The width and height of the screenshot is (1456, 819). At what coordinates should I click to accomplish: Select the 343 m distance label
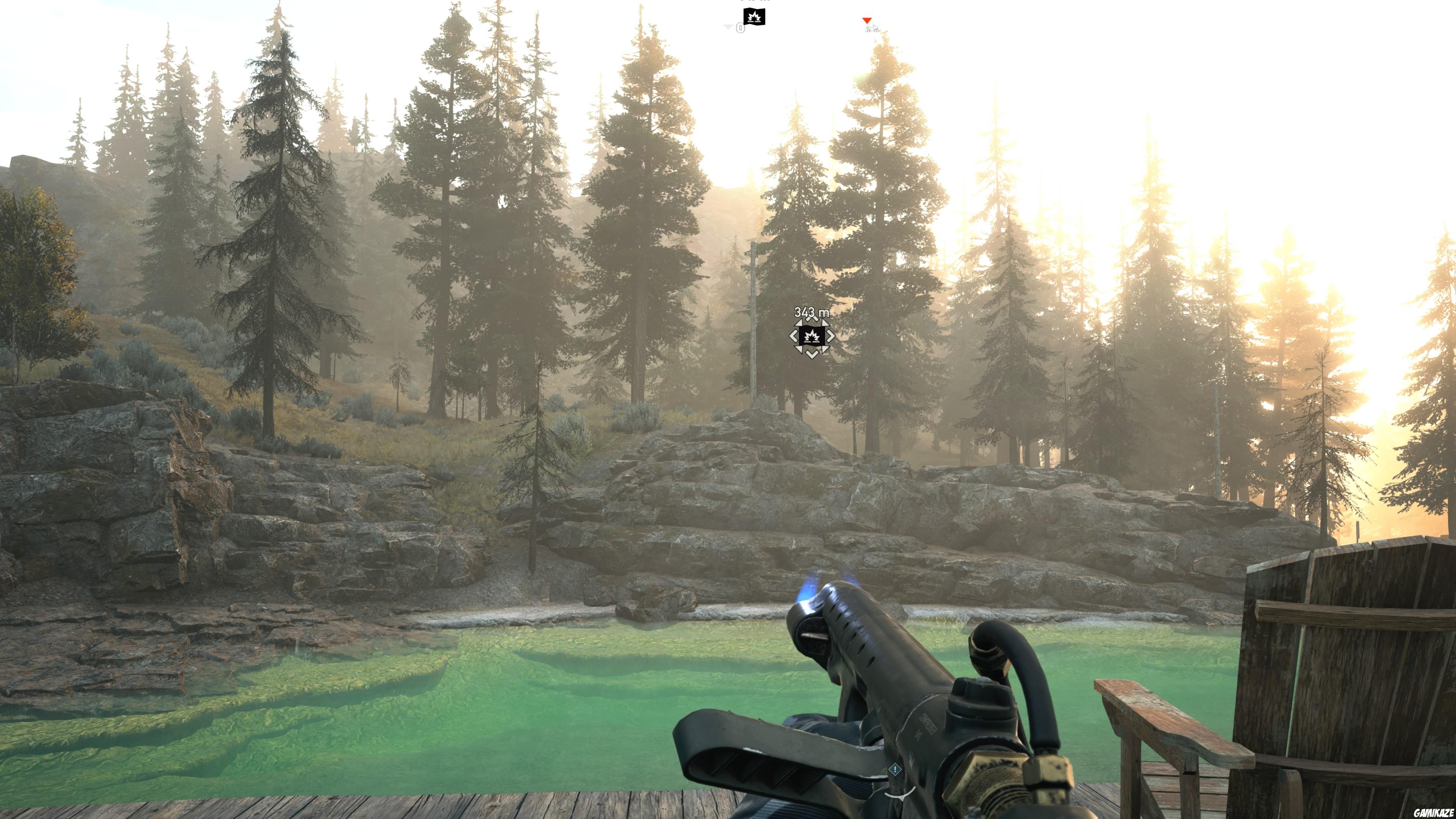812,311
